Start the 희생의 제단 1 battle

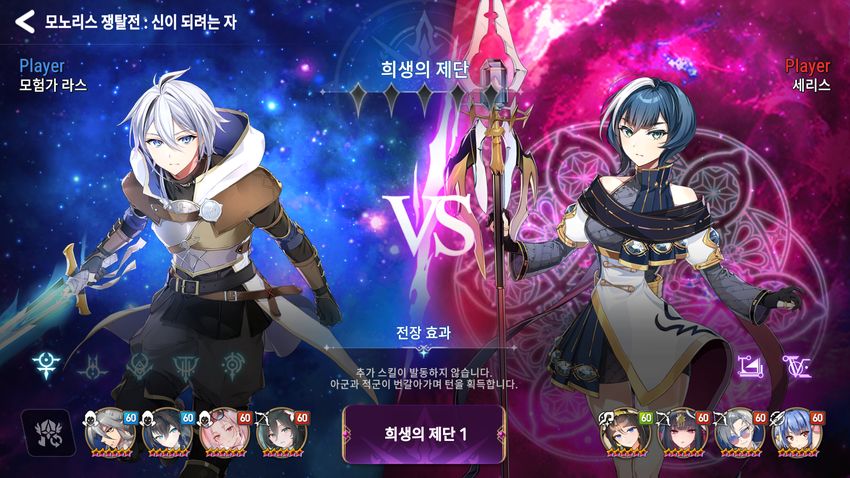pyautogui.click(x=424, y=434)
